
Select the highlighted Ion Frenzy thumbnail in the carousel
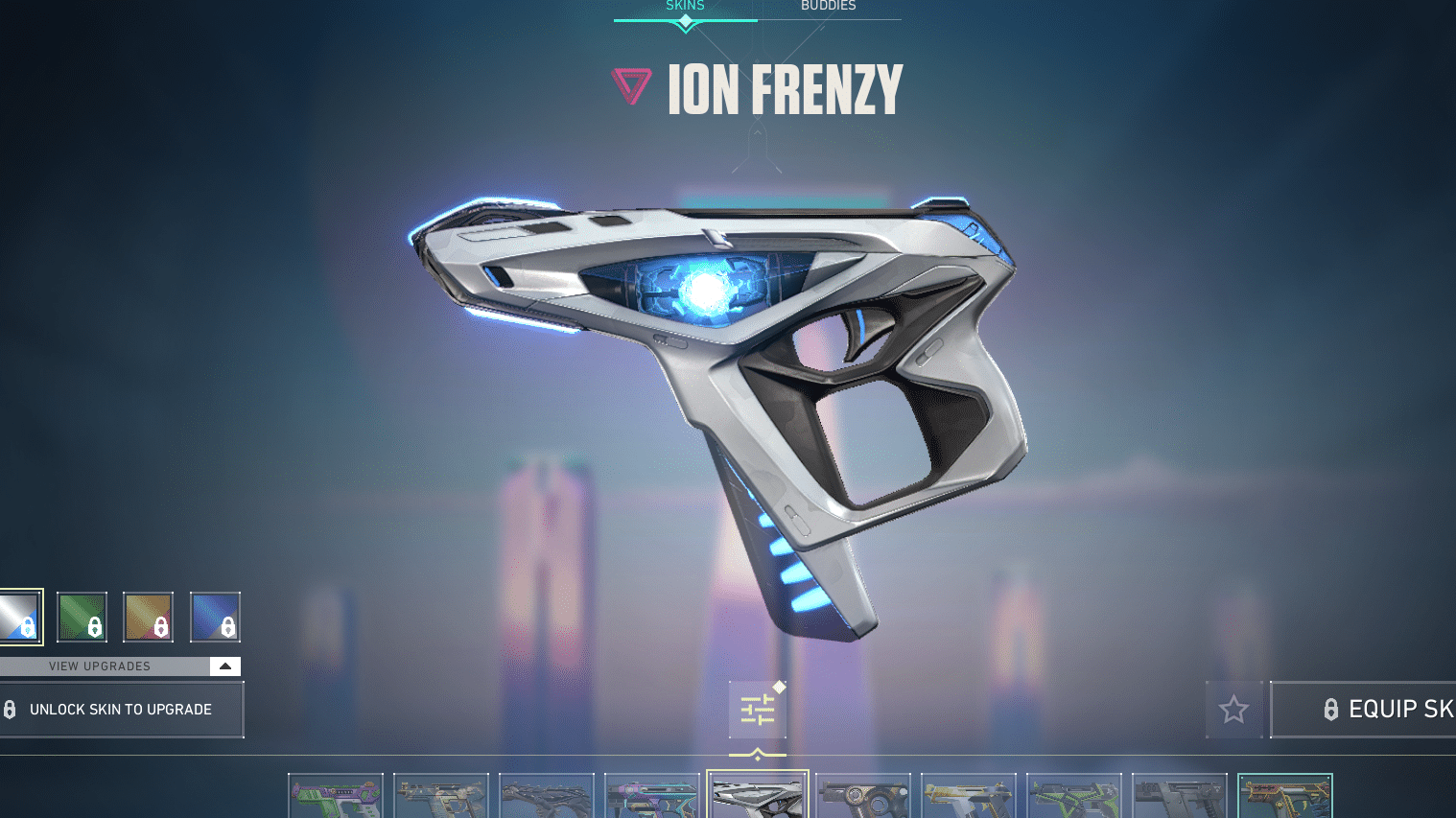[757, 797]
